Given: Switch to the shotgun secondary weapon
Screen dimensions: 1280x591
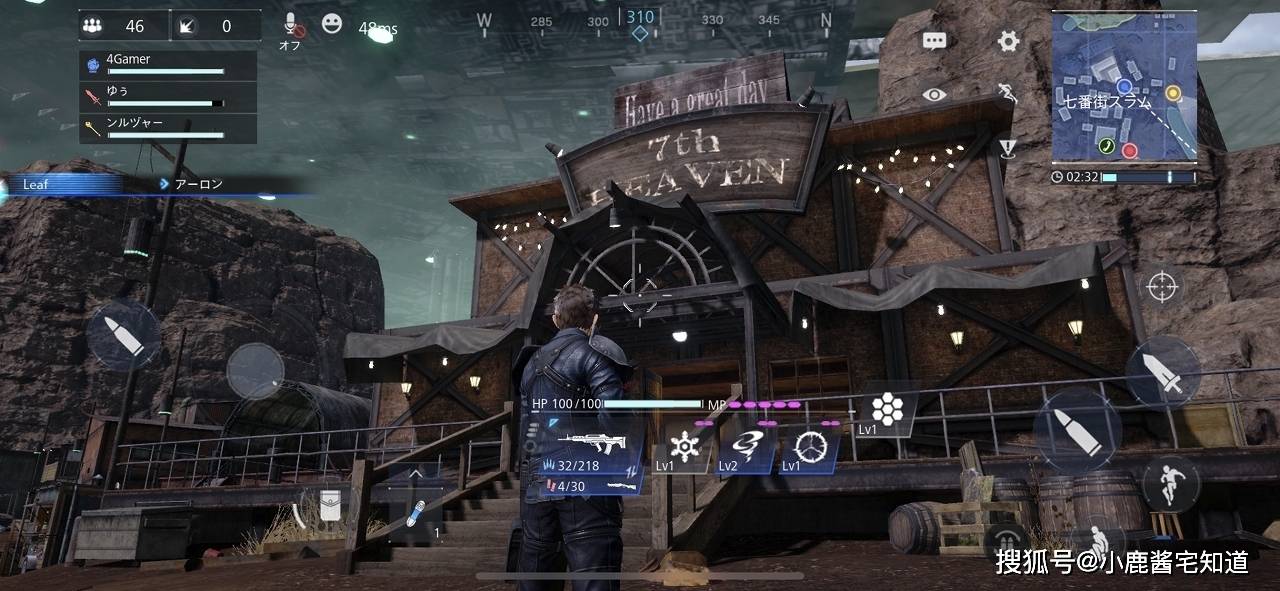Looking at the screenshot, I should [590, 486].
